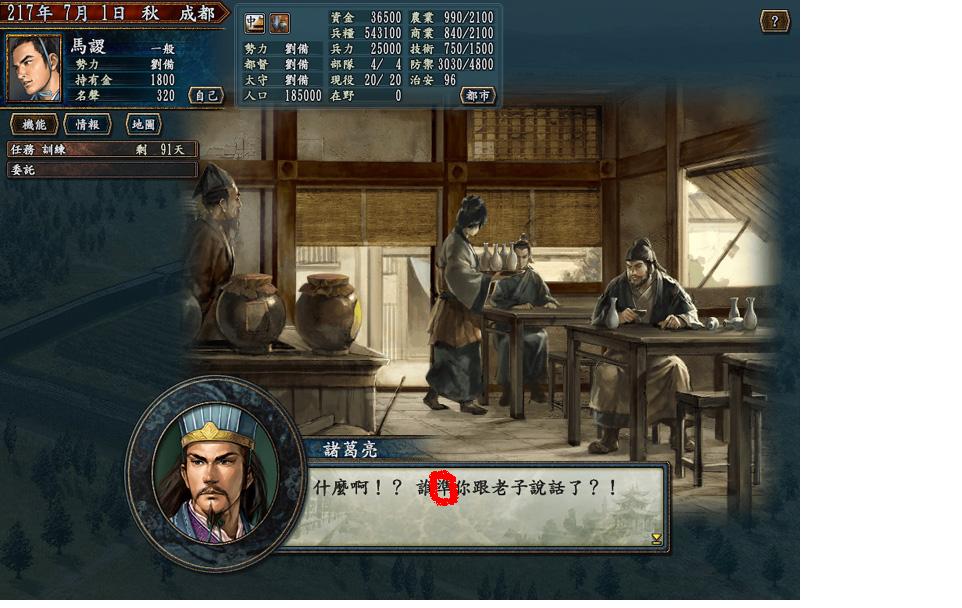
Task: Open the 機能 (function) menu
Action: coord(34,125)
